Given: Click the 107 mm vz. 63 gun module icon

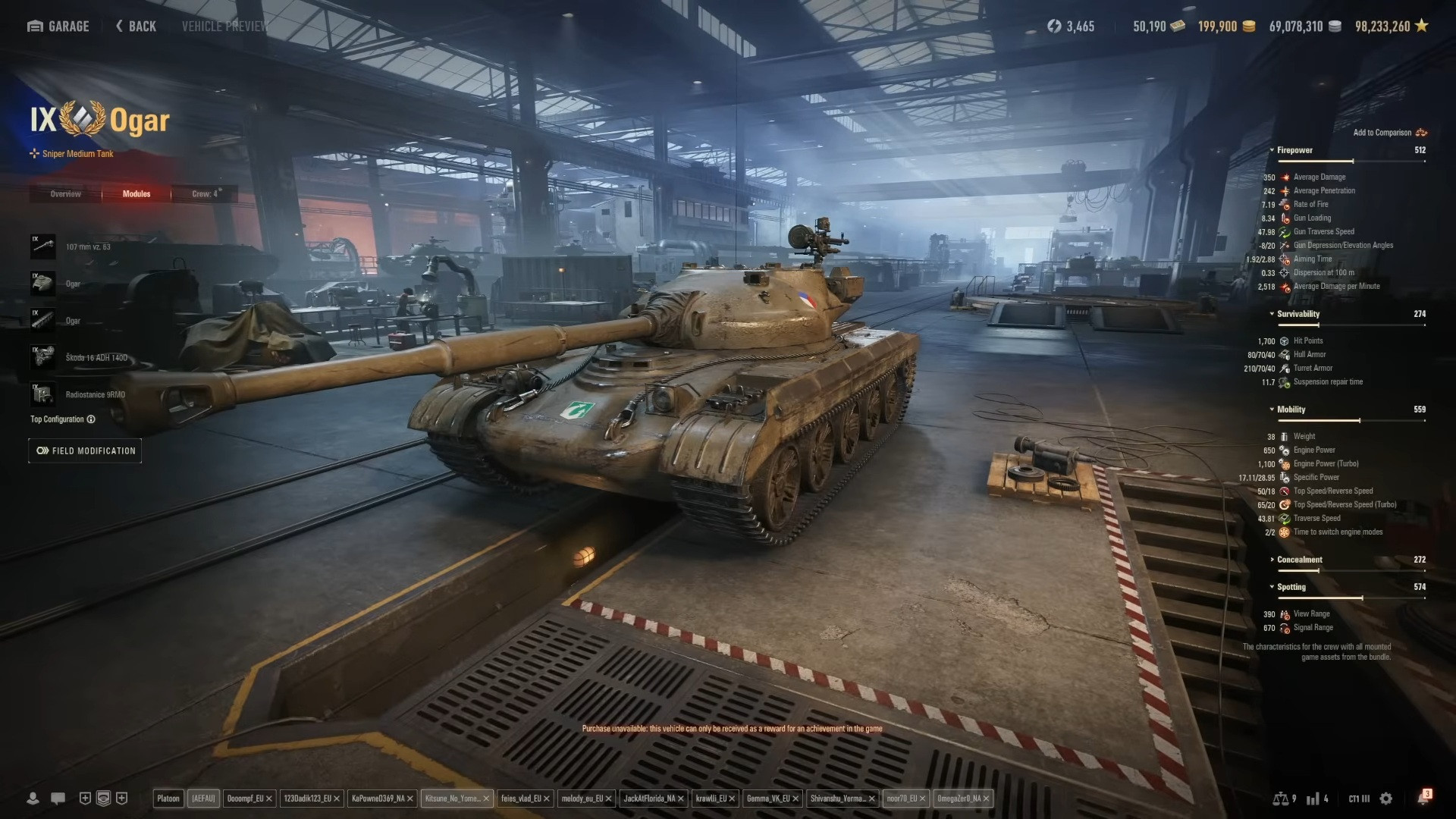Looking at the screenshot, I should pos(42,246).
